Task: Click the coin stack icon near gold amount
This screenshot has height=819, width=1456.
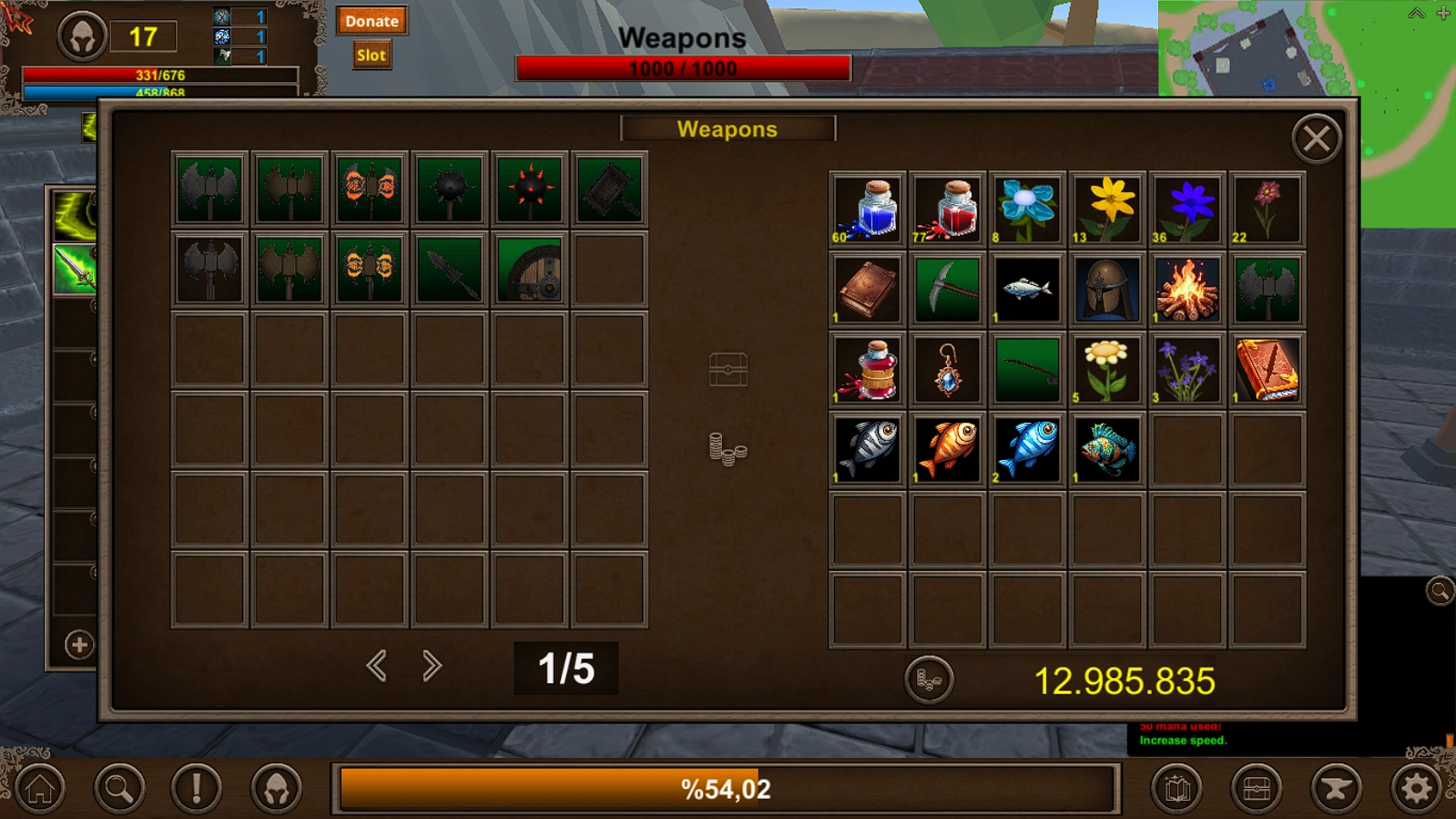Action: (931, 679)
